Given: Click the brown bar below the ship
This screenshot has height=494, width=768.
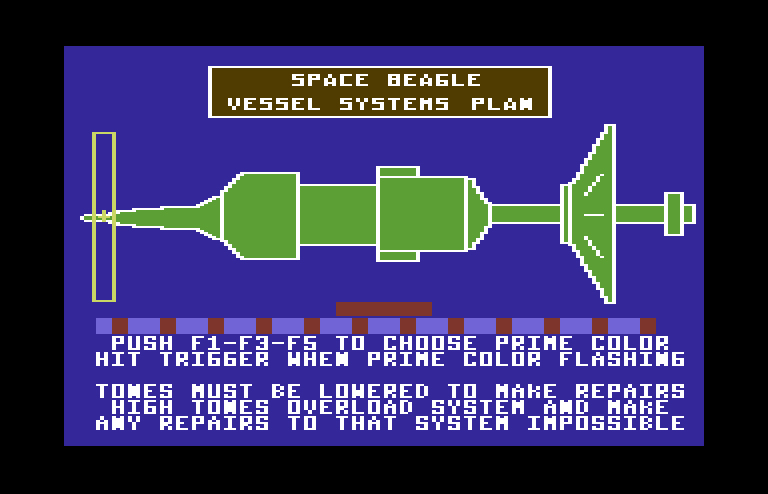Looking at the screenshot, I should tap(384, 309).
